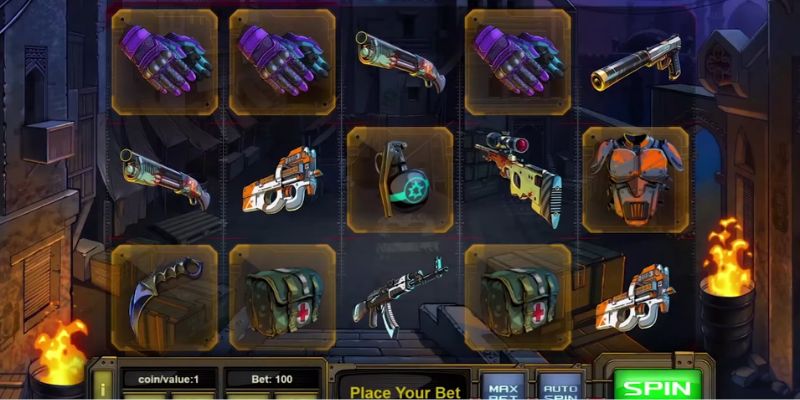Hit the green SPIN button

click(x=657, y=386)
